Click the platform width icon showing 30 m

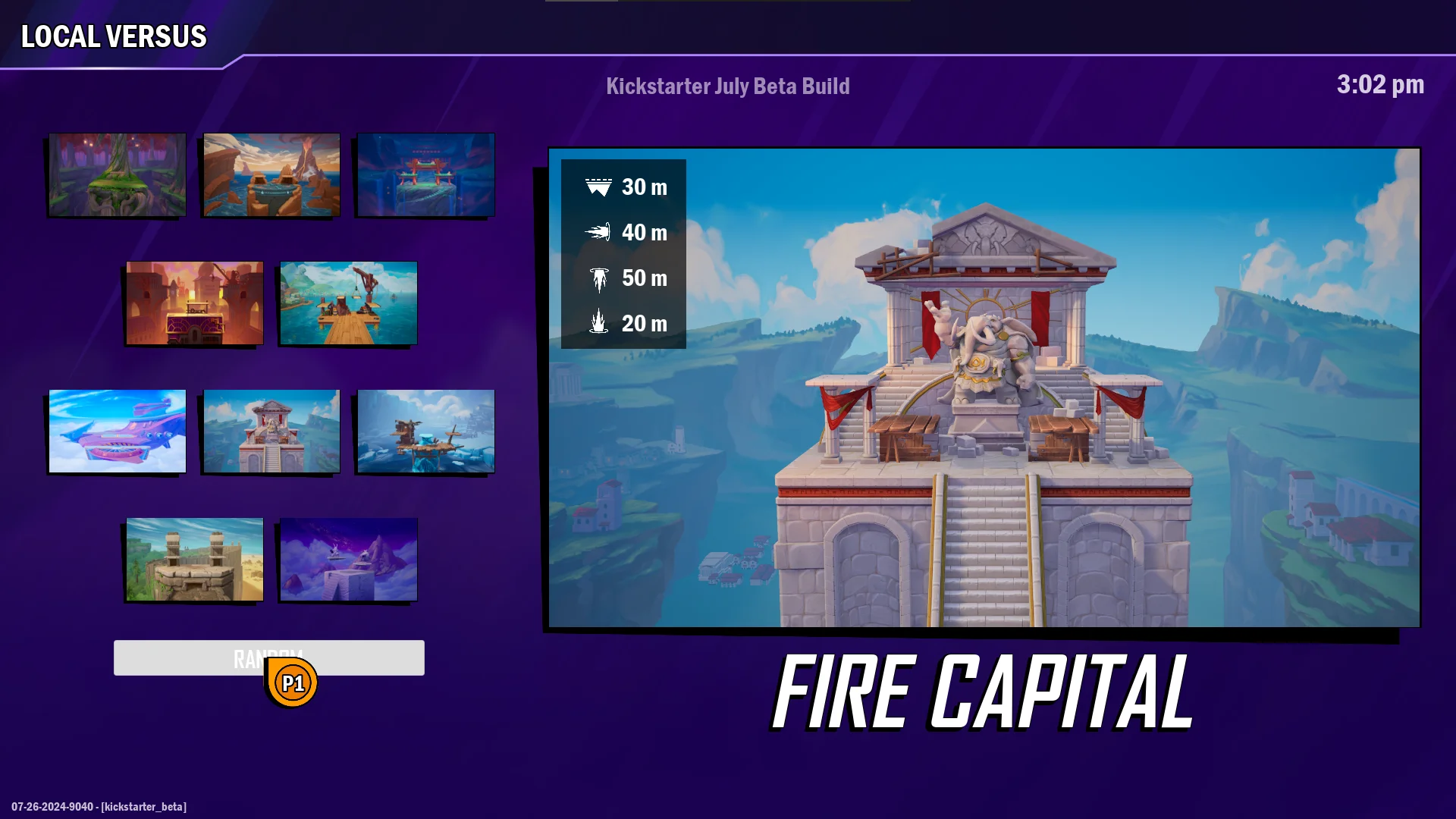pos(600,187)
